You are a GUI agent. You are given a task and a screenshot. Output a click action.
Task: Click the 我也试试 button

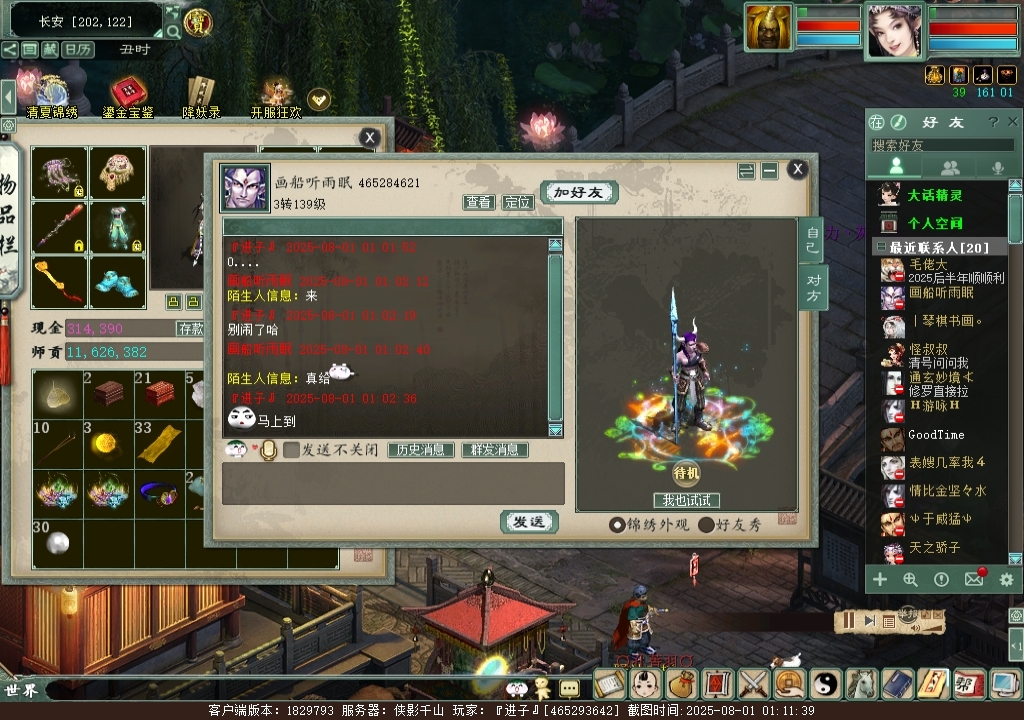pyautogui.click(x=687, y=500)
